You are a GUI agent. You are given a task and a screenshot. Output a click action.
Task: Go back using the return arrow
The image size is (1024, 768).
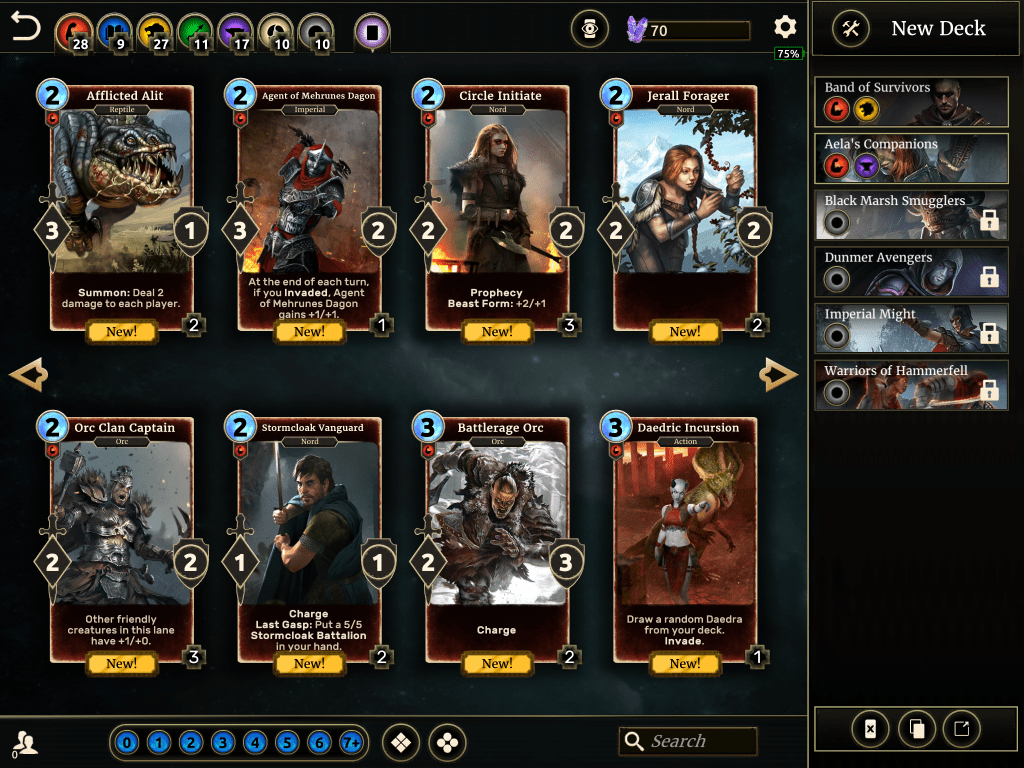click(x=26, y=27)
